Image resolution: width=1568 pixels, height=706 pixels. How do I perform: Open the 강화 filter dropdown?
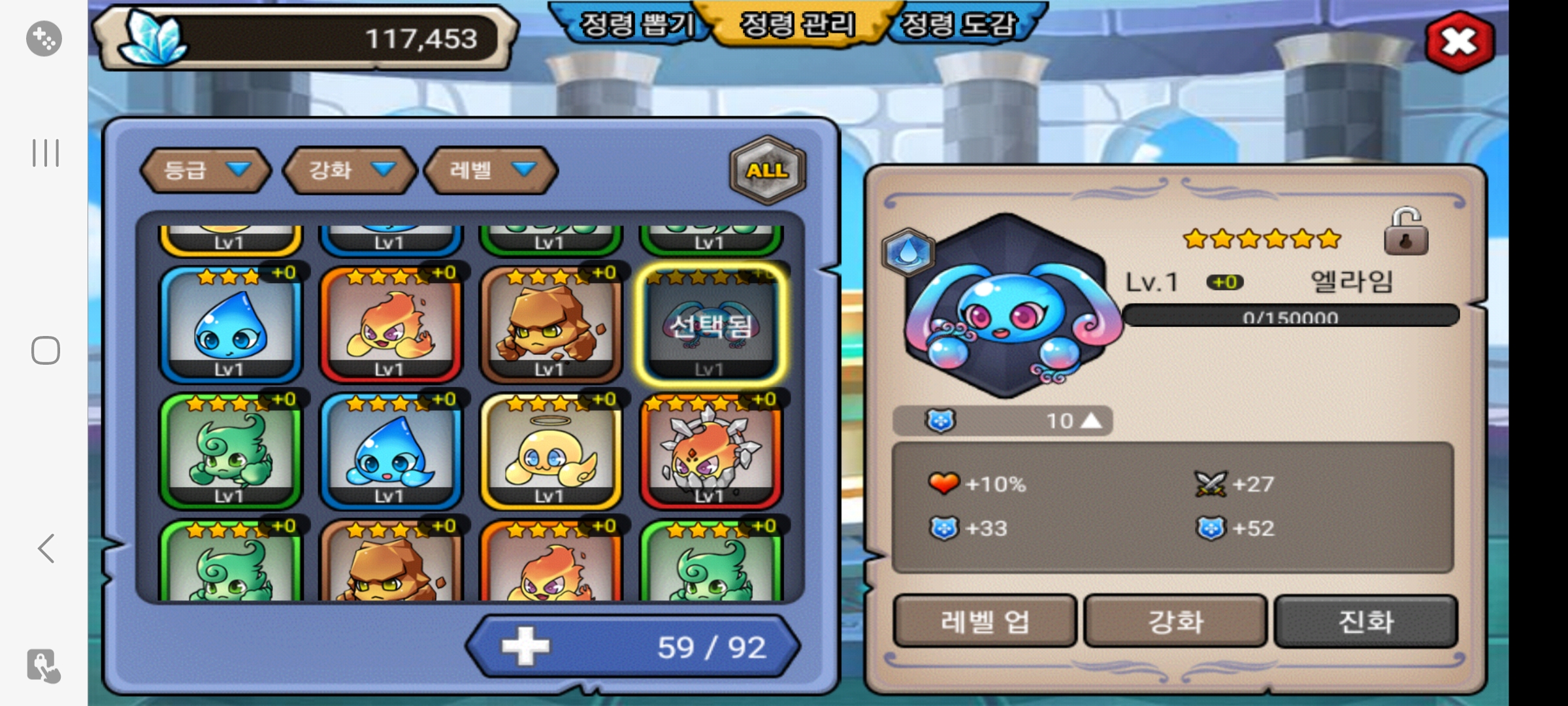point(350,170)
